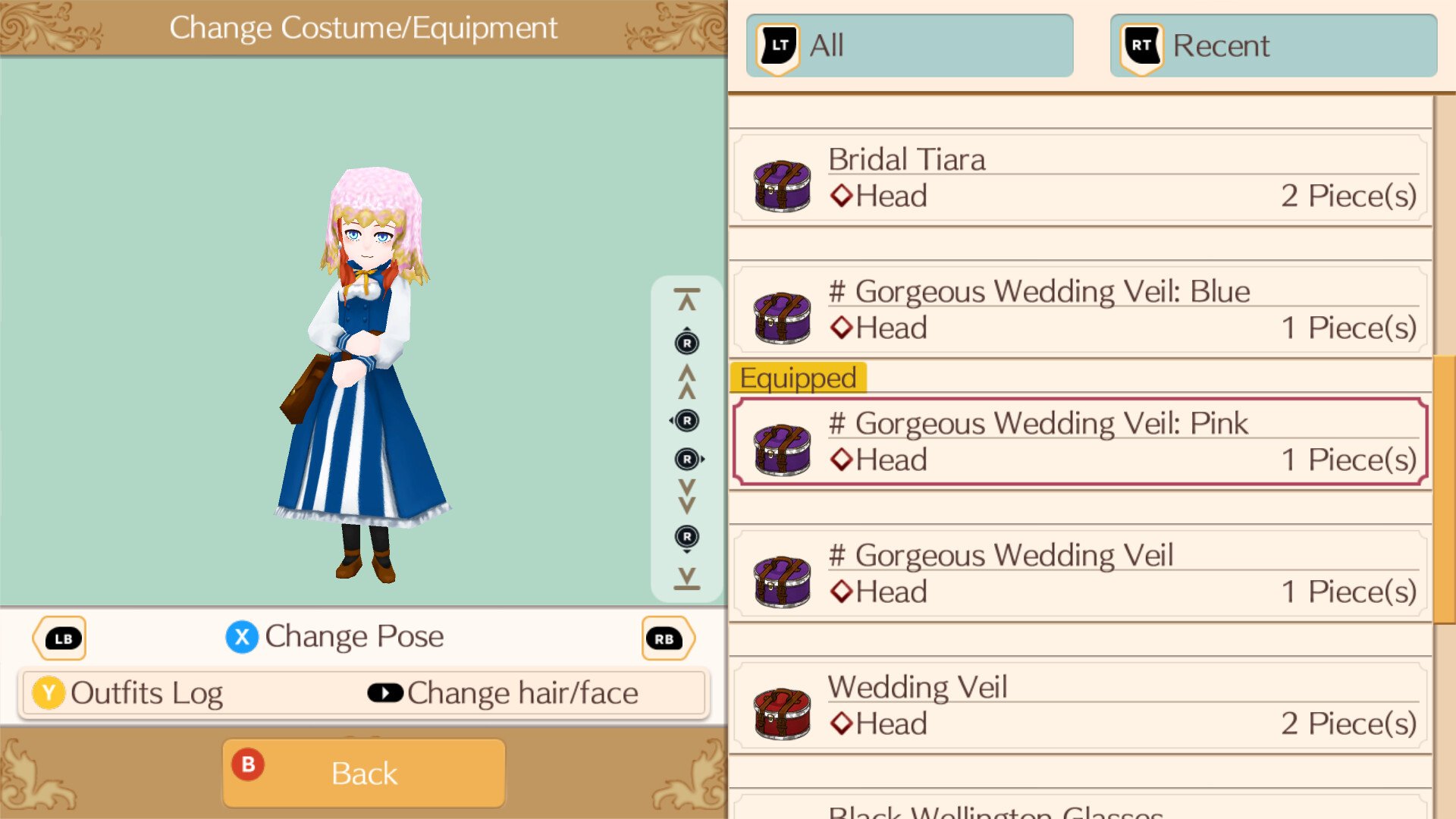Click the double down-arrow camera control

pyautogui.click(x=686, y=497)
